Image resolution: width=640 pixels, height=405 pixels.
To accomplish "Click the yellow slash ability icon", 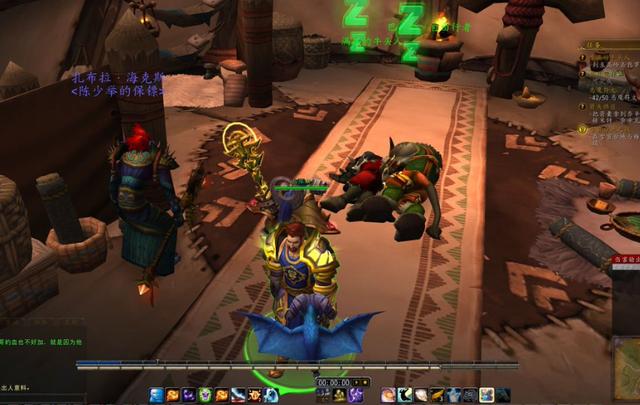I will [x=437, y=395].
